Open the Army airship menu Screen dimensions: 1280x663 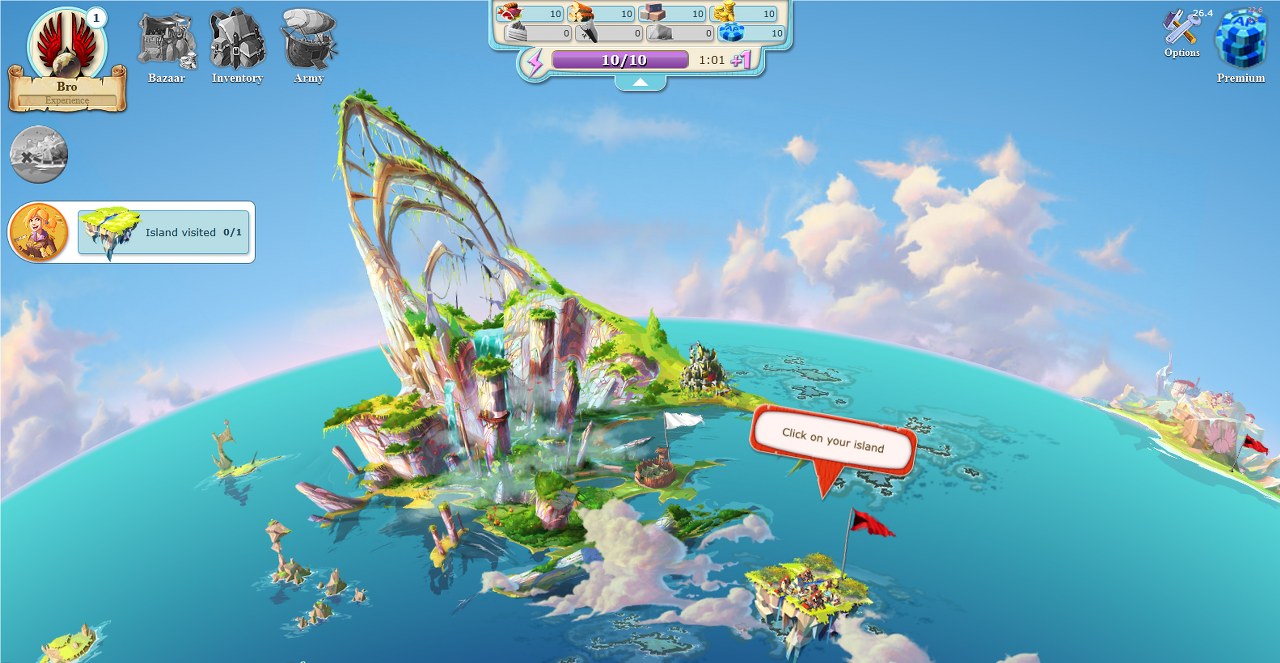[x=308, y=47]
